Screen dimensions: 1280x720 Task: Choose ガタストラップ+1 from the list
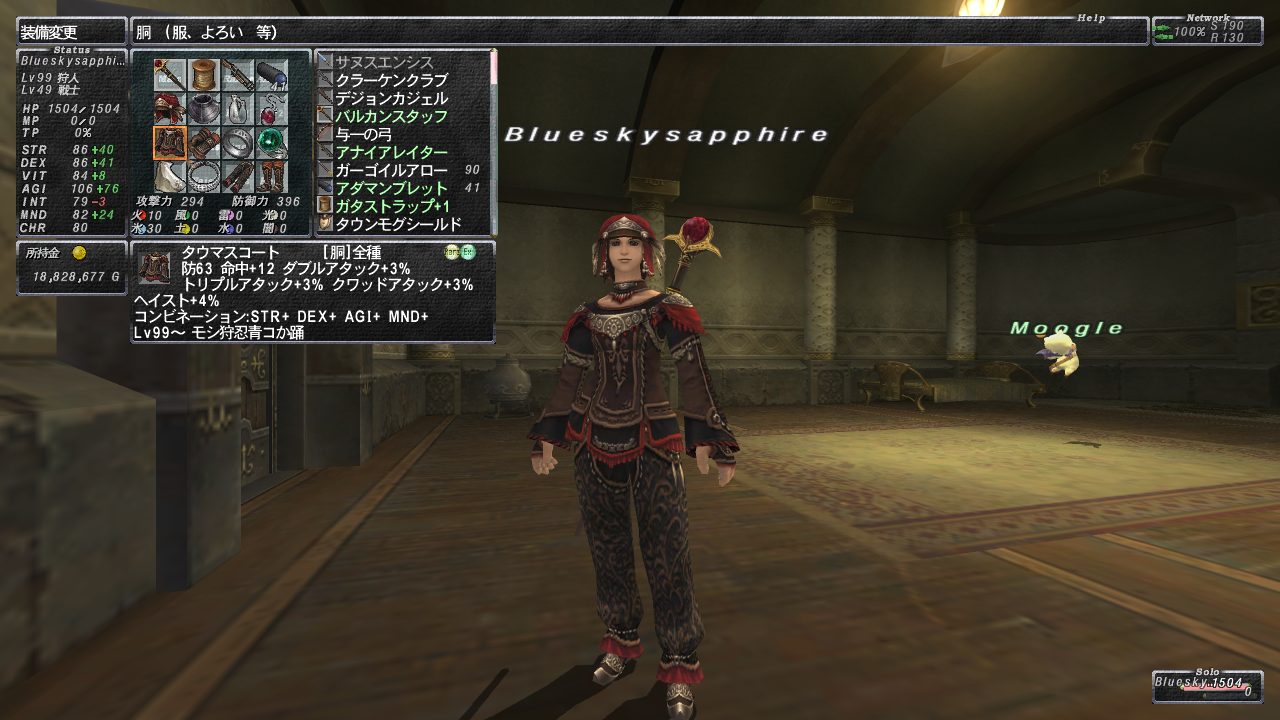point(391,206)
